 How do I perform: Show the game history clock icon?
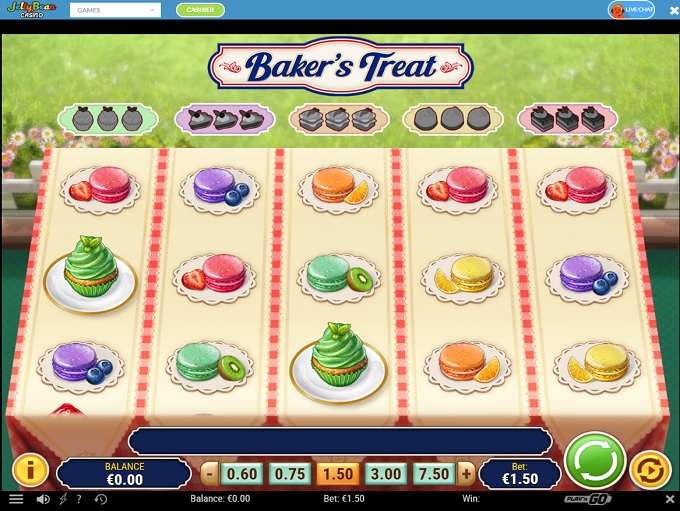tap(100, 499)
